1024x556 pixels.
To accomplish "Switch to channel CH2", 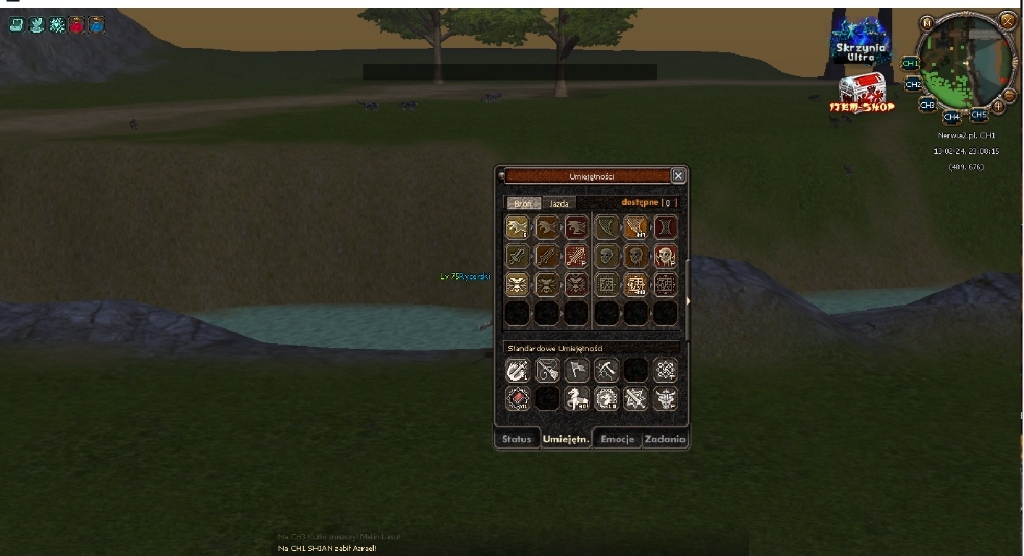I will coord(913,84).
